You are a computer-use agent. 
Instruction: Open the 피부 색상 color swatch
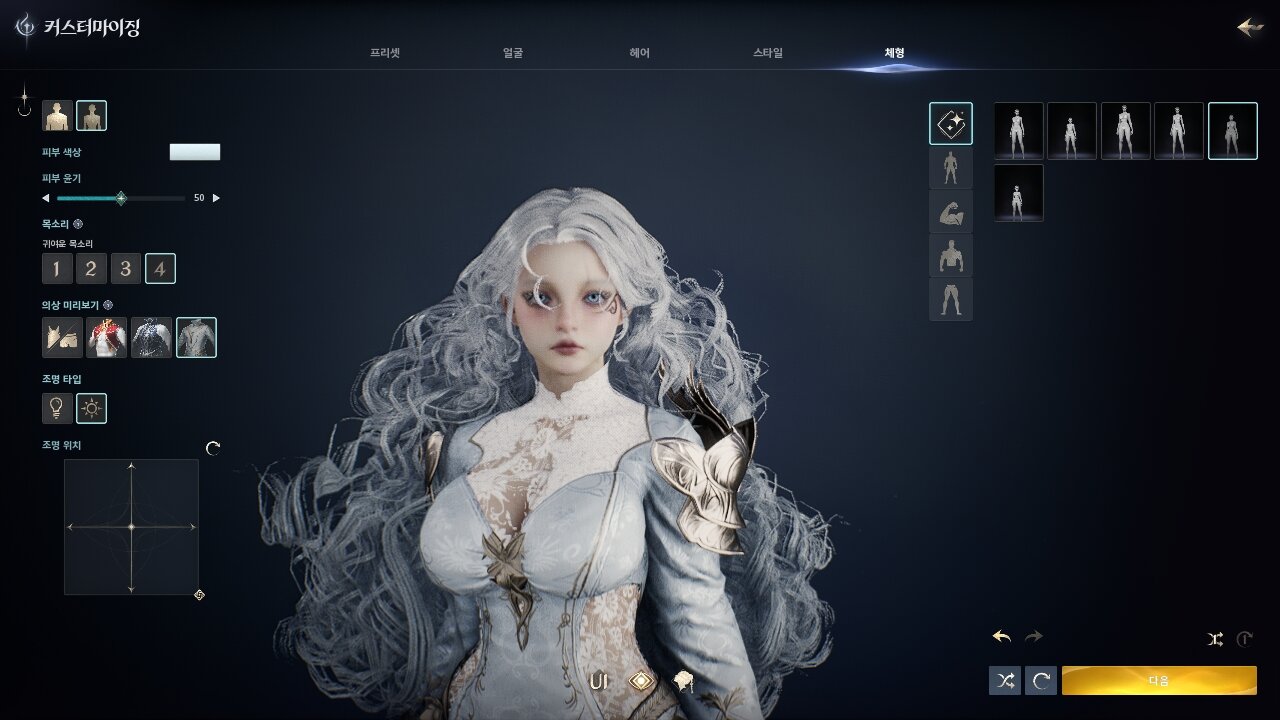pos(195,152)
